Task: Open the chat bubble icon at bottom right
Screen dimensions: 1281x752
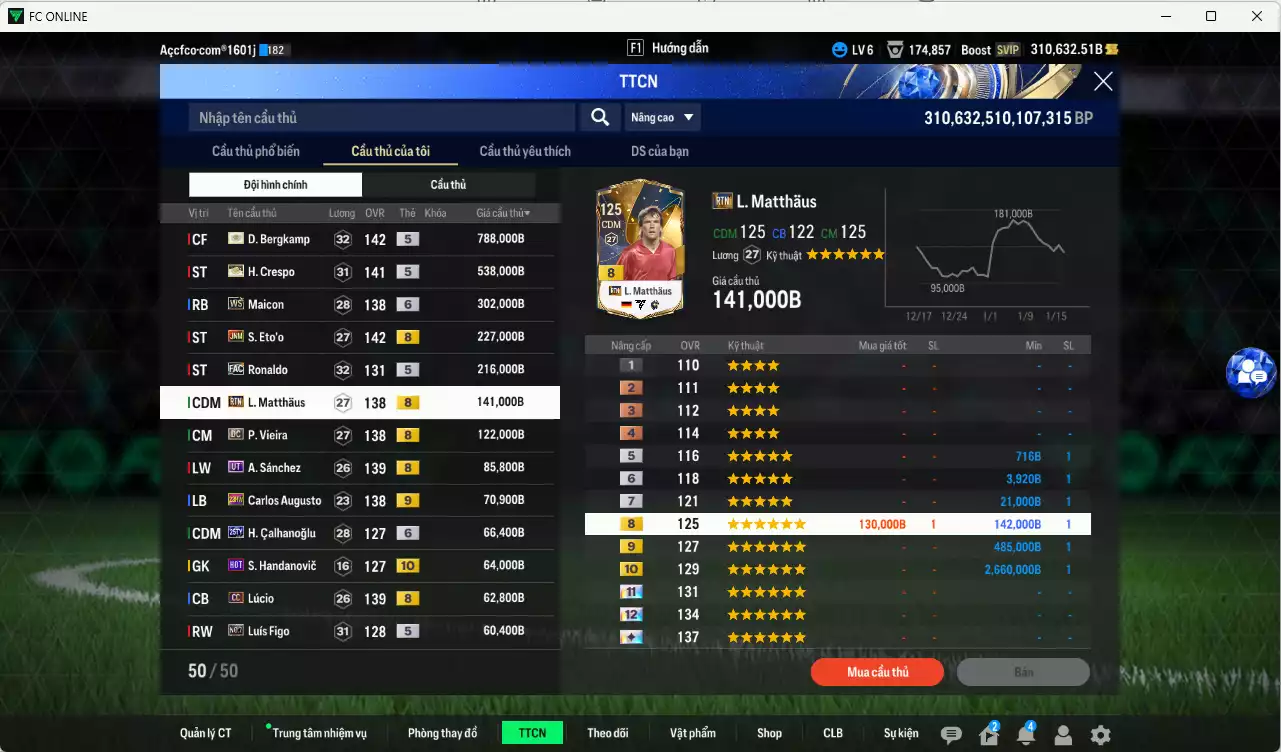Action: [x=951, y=732]
